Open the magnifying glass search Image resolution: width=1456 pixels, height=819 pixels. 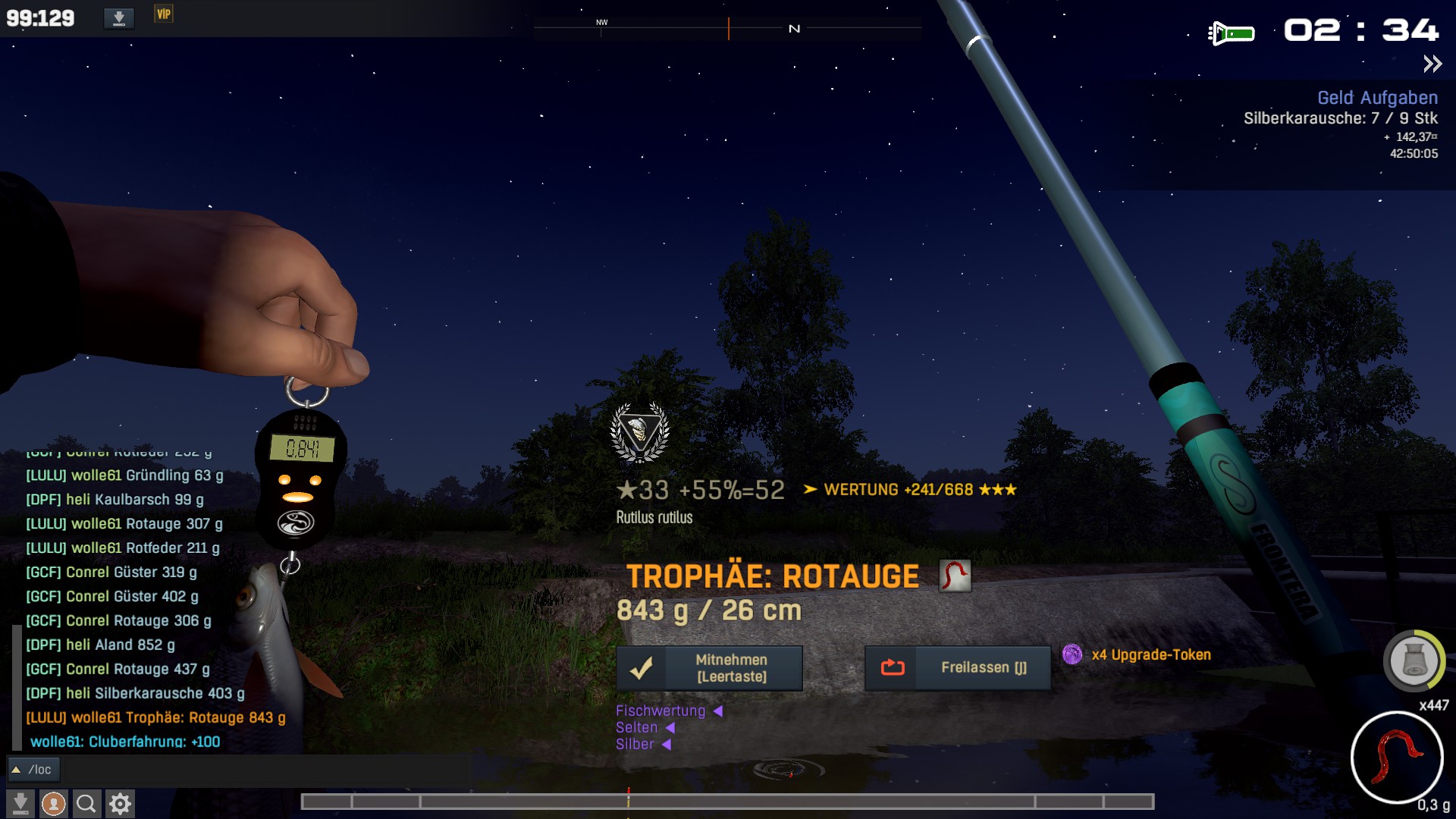point(86,803)
